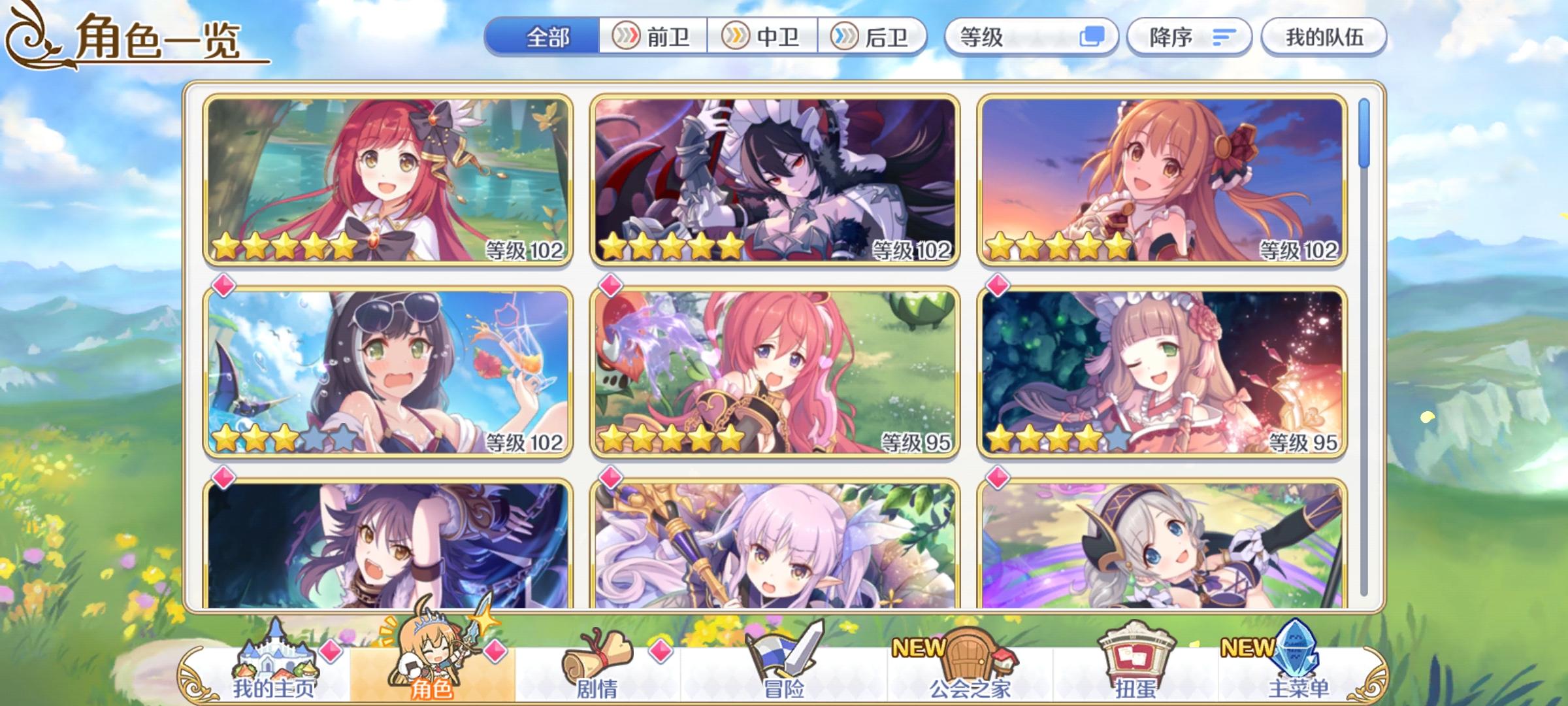Switch to the 中卫 midguard tab
The image size is (1568, 706).
764,37
